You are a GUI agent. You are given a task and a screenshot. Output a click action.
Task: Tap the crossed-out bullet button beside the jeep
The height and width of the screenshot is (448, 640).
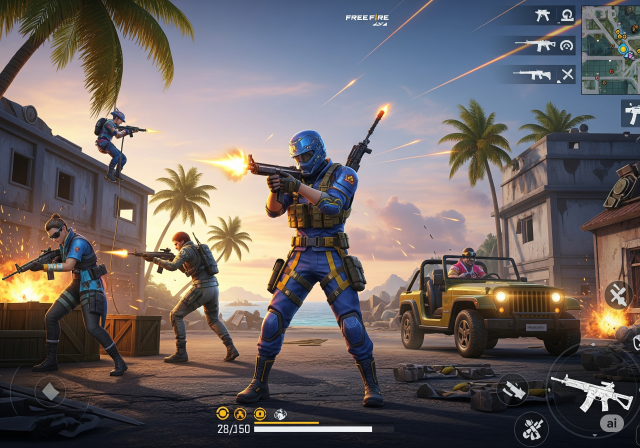click(x=617, y=294)
